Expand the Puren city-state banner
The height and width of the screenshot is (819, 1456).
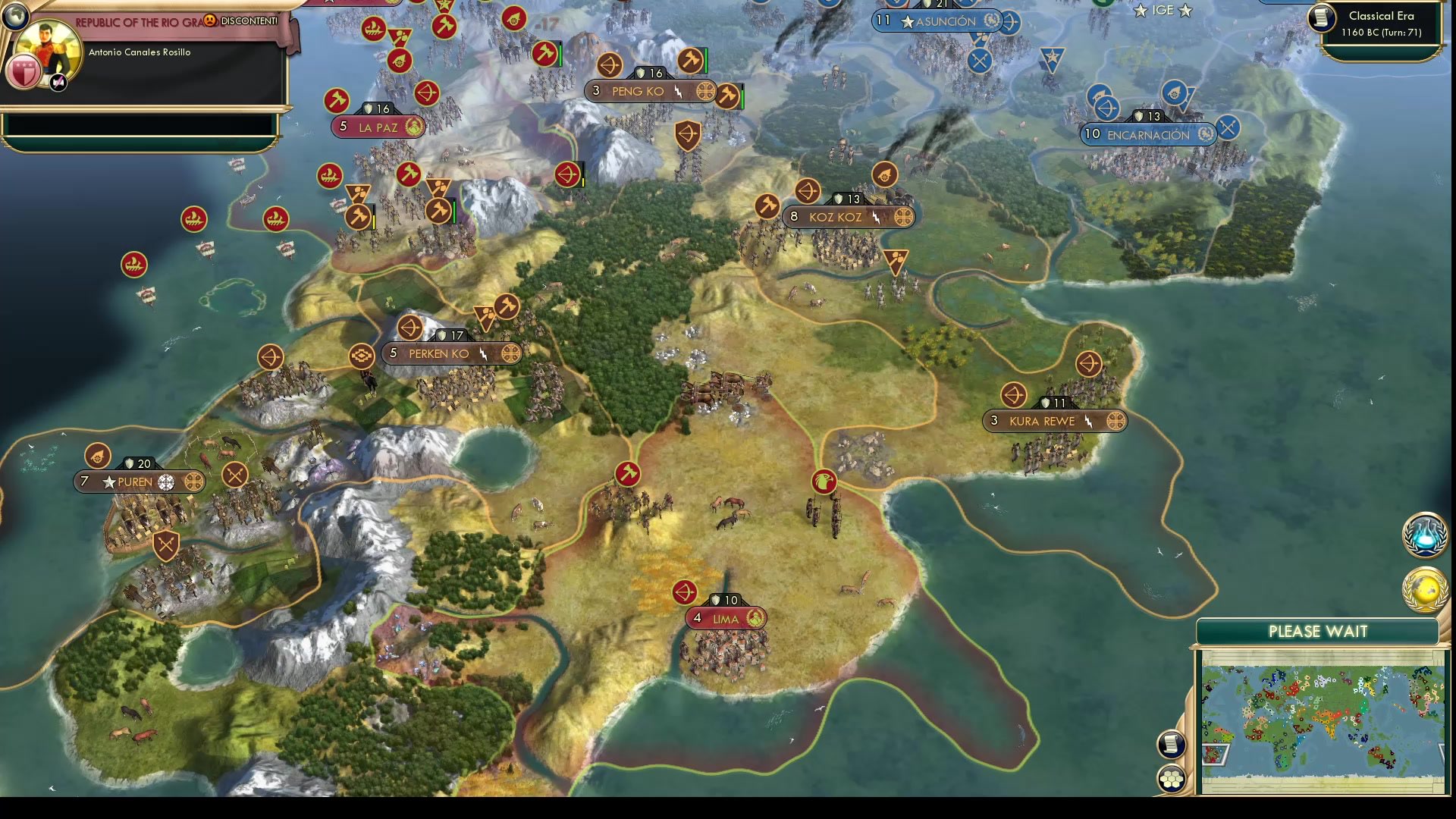(x=139, y=482)
